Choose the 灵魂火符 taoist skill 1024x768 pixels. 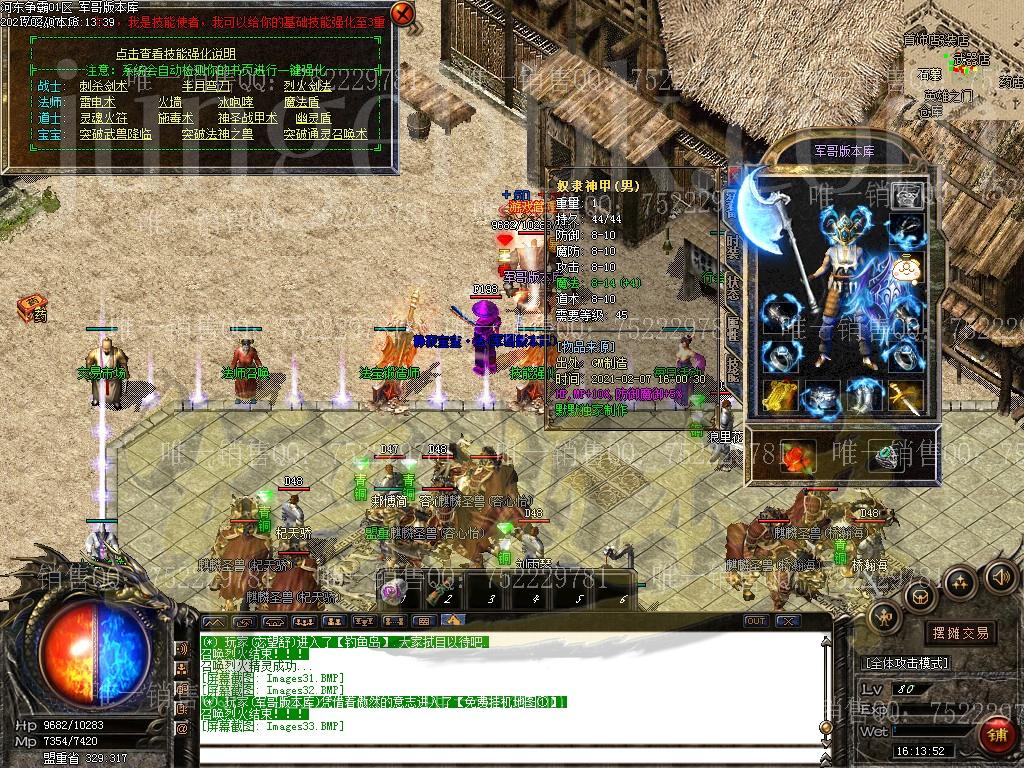[x=103, y=118]
